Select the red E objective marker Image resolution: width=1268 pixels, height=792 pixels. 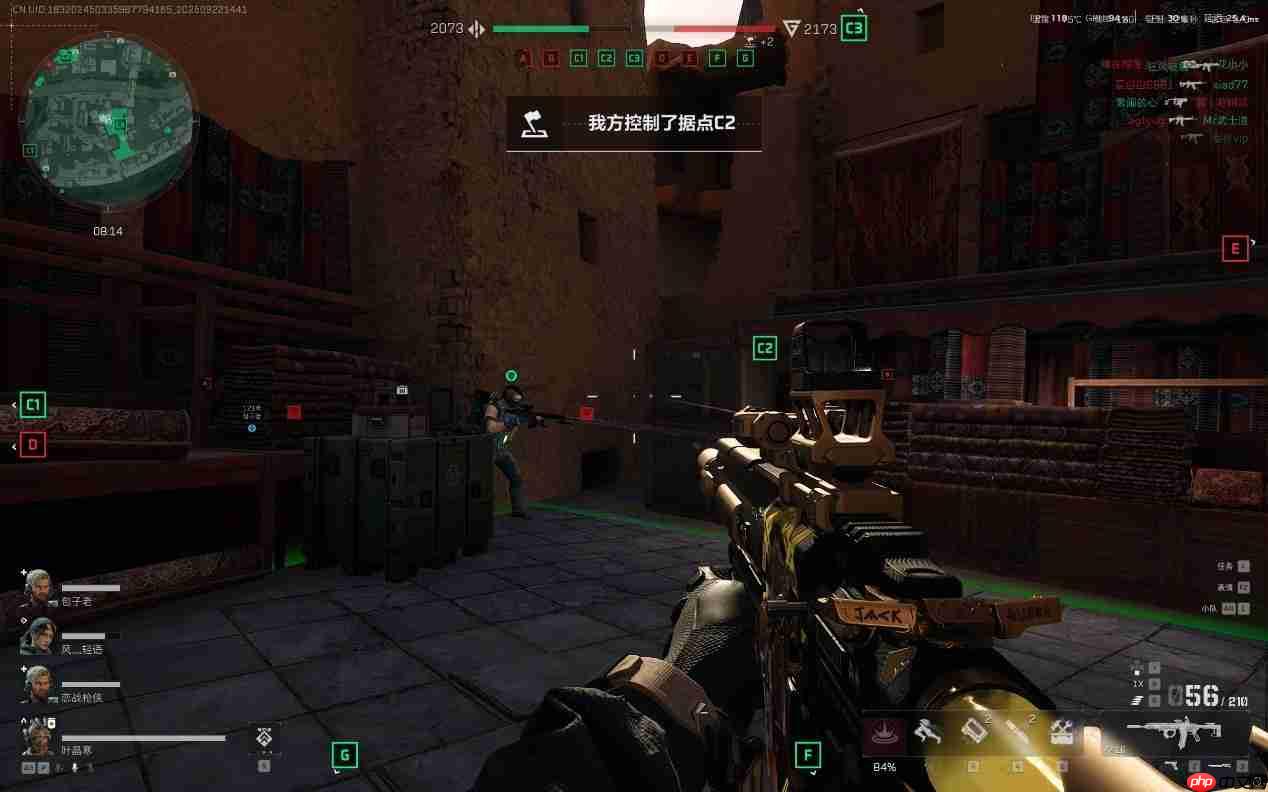click(1235, 248)
